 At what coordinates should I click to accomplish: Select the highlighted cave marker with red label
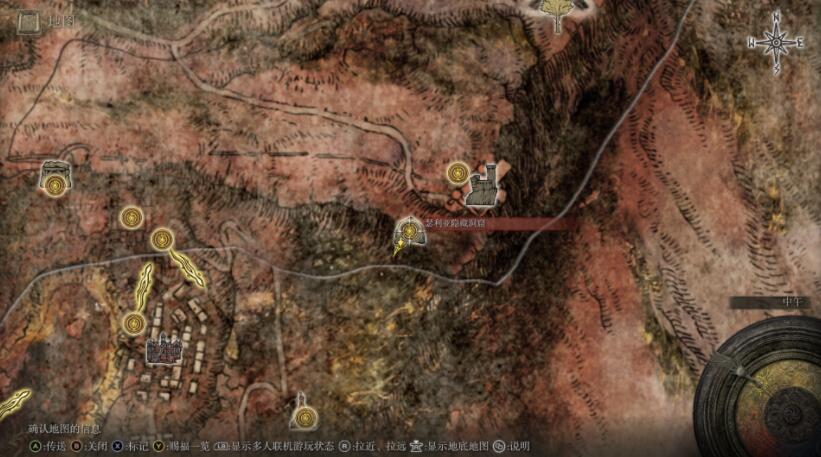(x=410, y=234)
